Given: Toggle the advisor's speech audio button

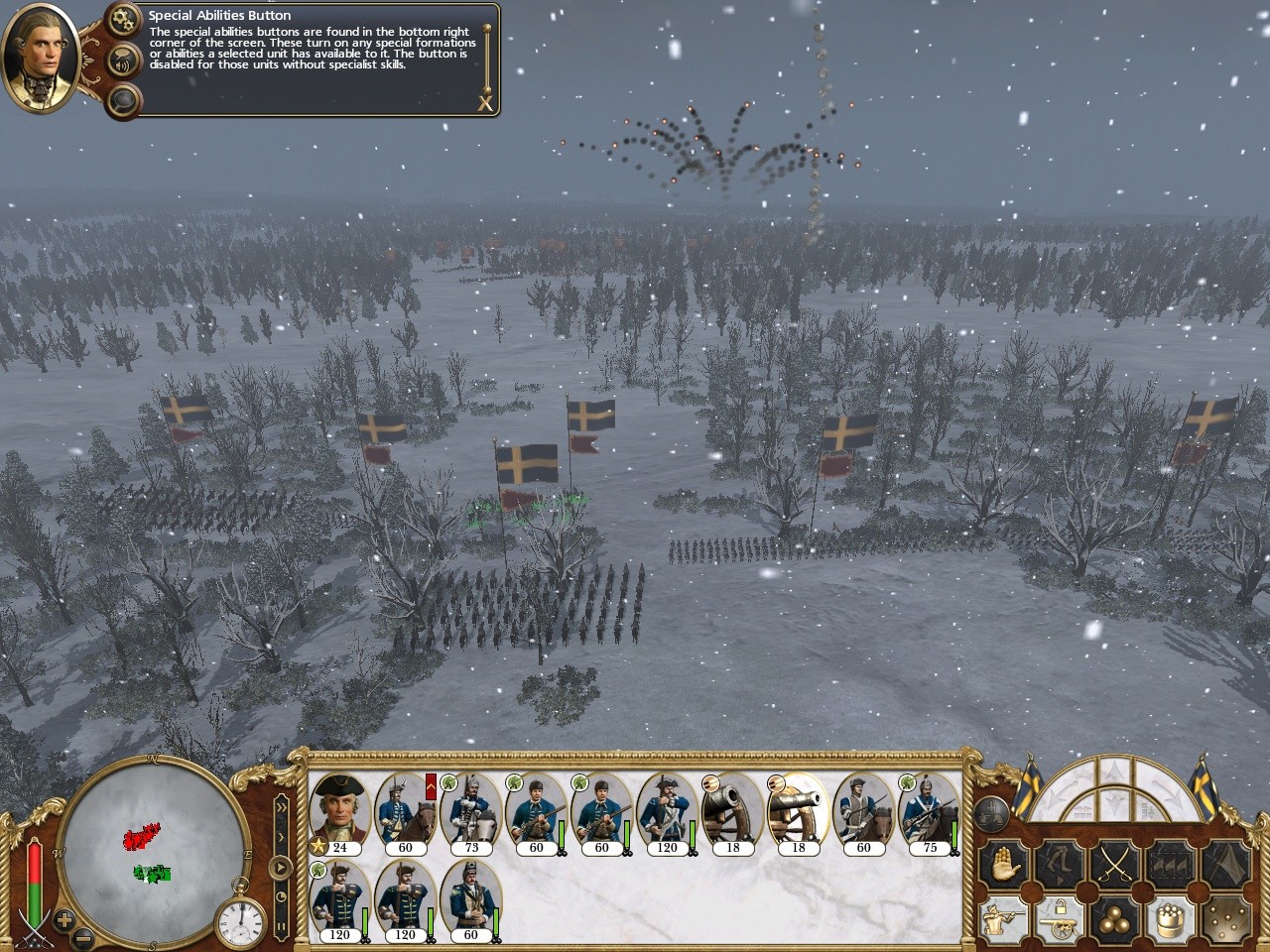Looking at the screenshot, I should (x=124, y=59).
